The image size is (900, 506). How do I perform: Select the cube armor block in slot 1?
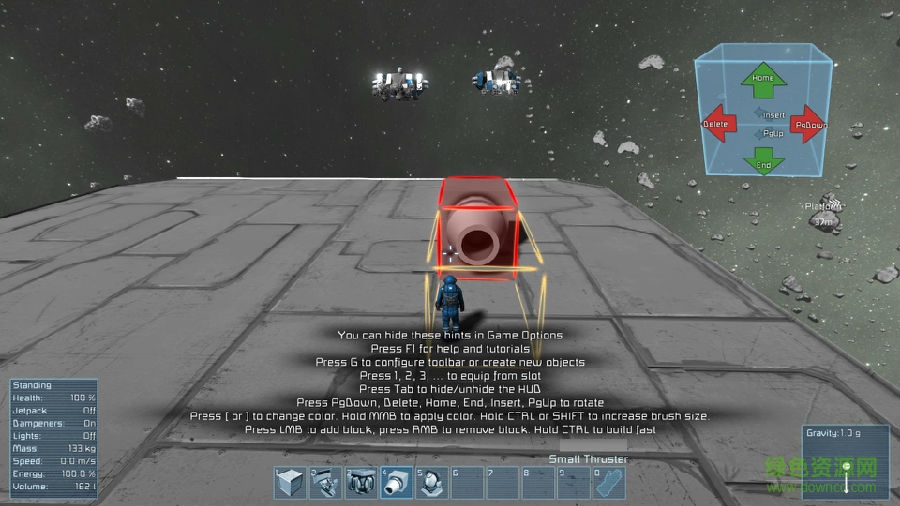291,483
